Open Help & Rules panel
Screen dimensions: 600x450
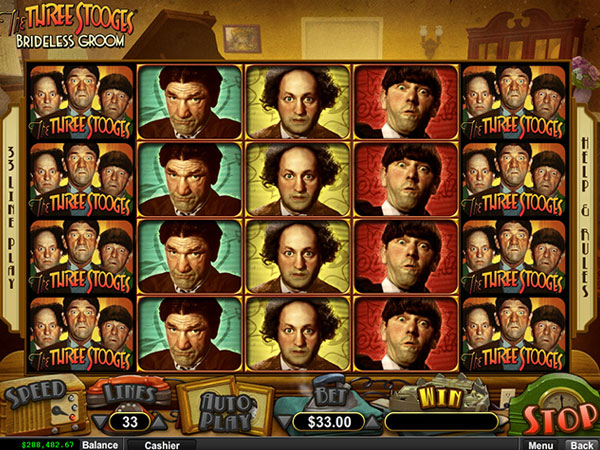[585, 198]
